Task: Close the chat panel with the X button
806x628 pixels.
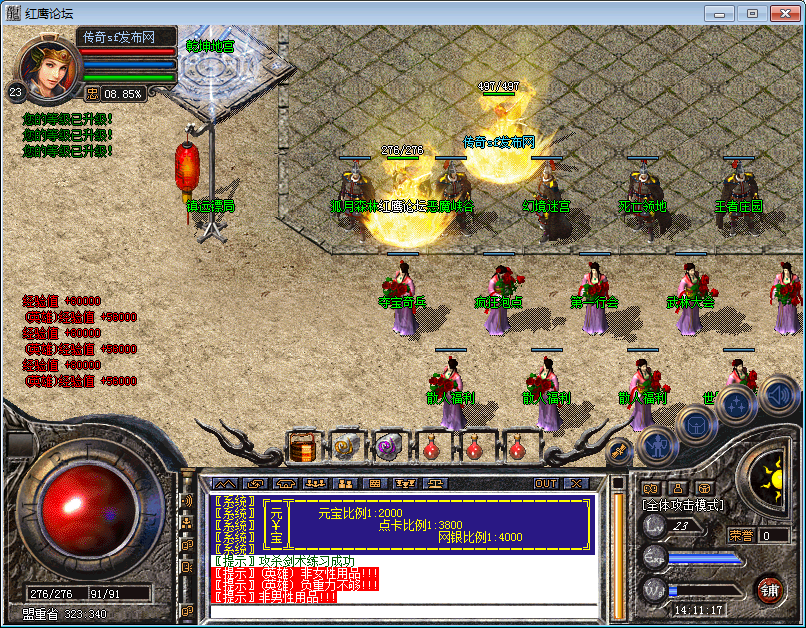Action: coord(575,483)
